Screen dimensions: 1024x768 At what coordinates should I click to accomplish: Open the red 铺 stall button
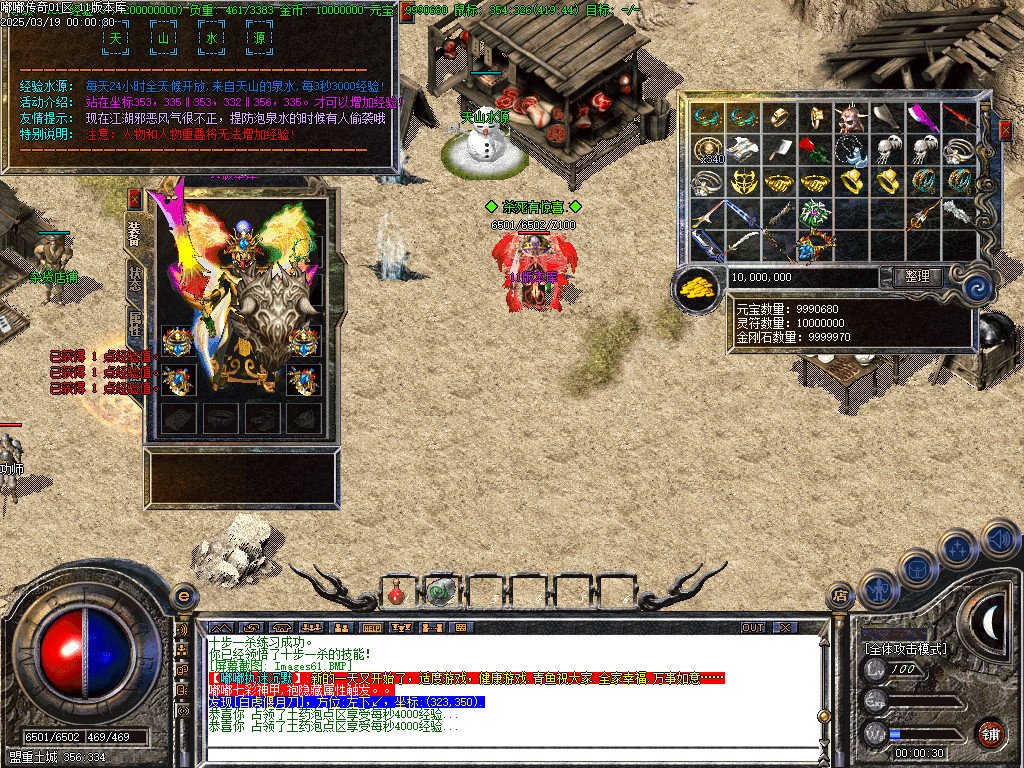(991, 732)
